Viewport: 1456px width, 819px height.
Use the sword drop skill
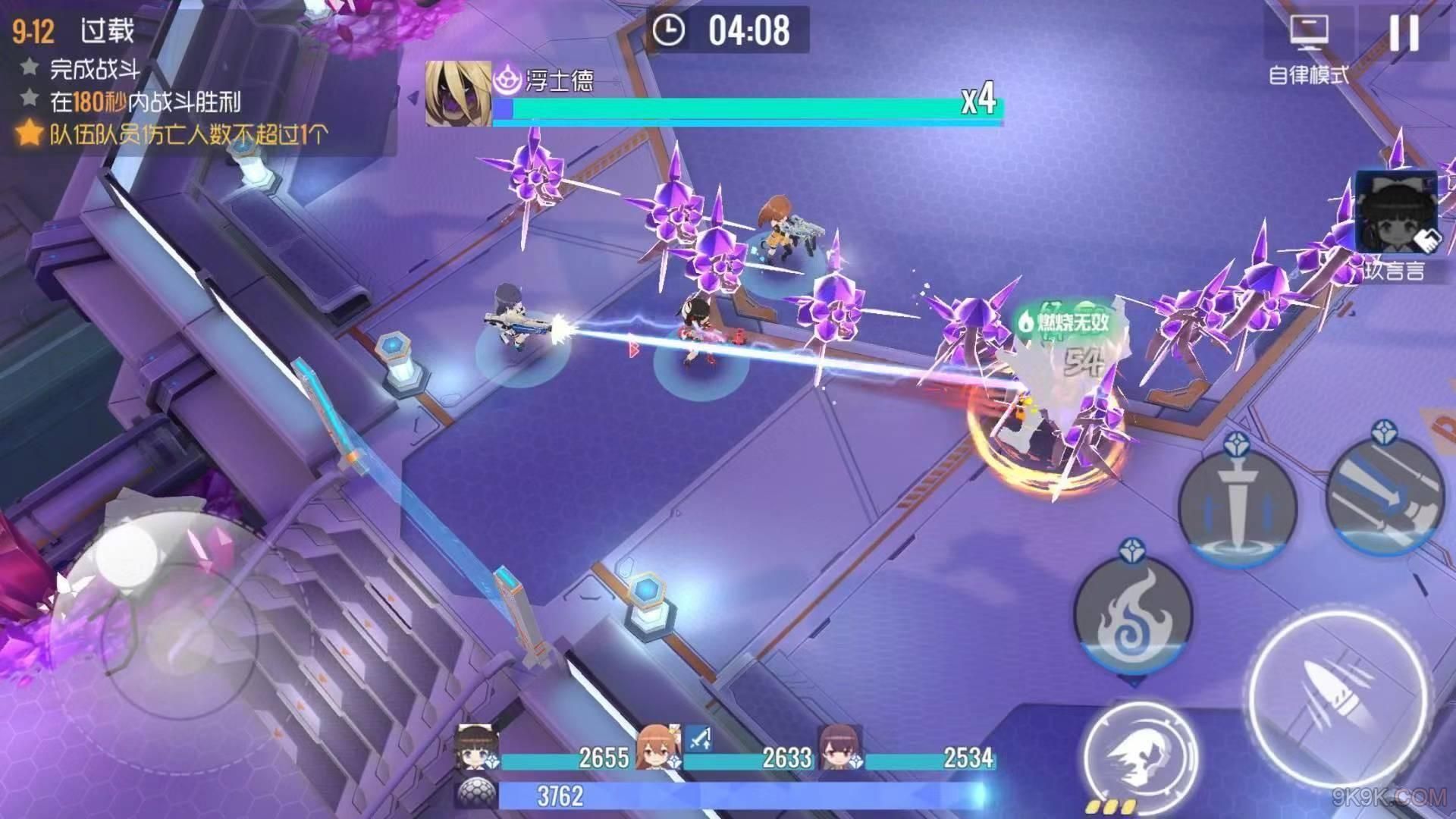click(1237, 506)
